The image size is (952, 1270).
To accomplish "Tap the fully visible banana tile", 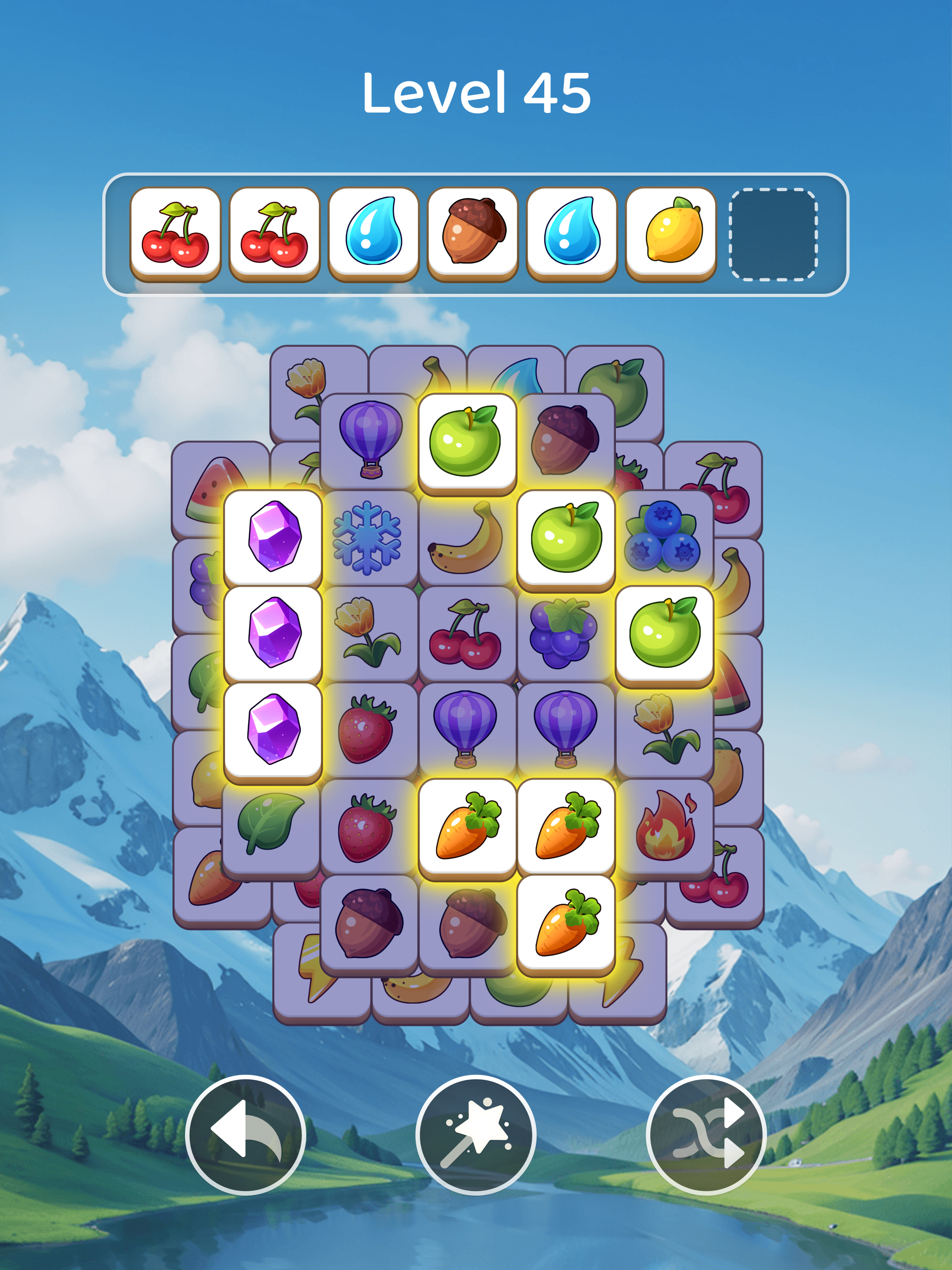I will click(x=467, y=539).
